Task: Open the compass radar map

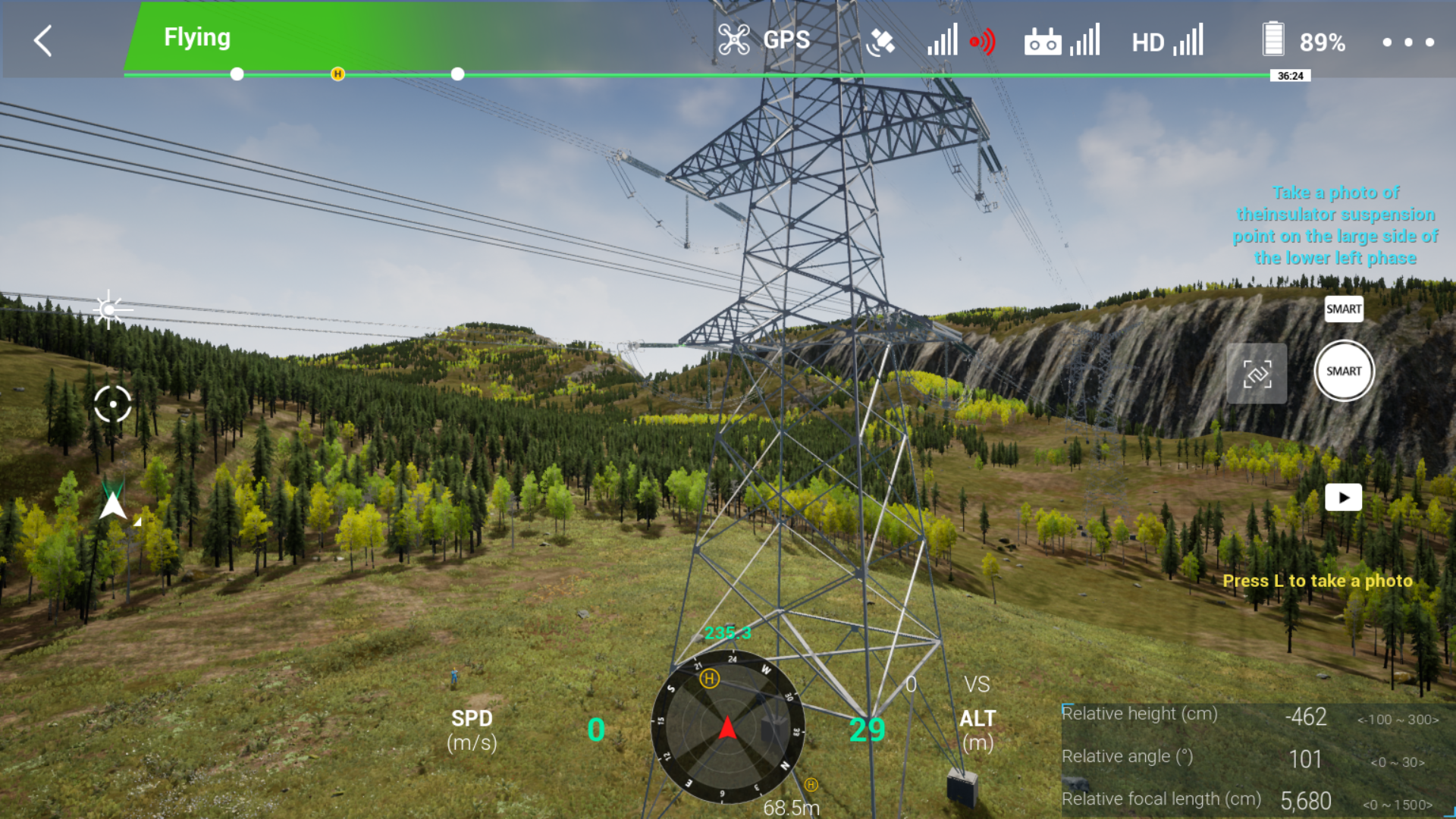Action: pos(727,726)
